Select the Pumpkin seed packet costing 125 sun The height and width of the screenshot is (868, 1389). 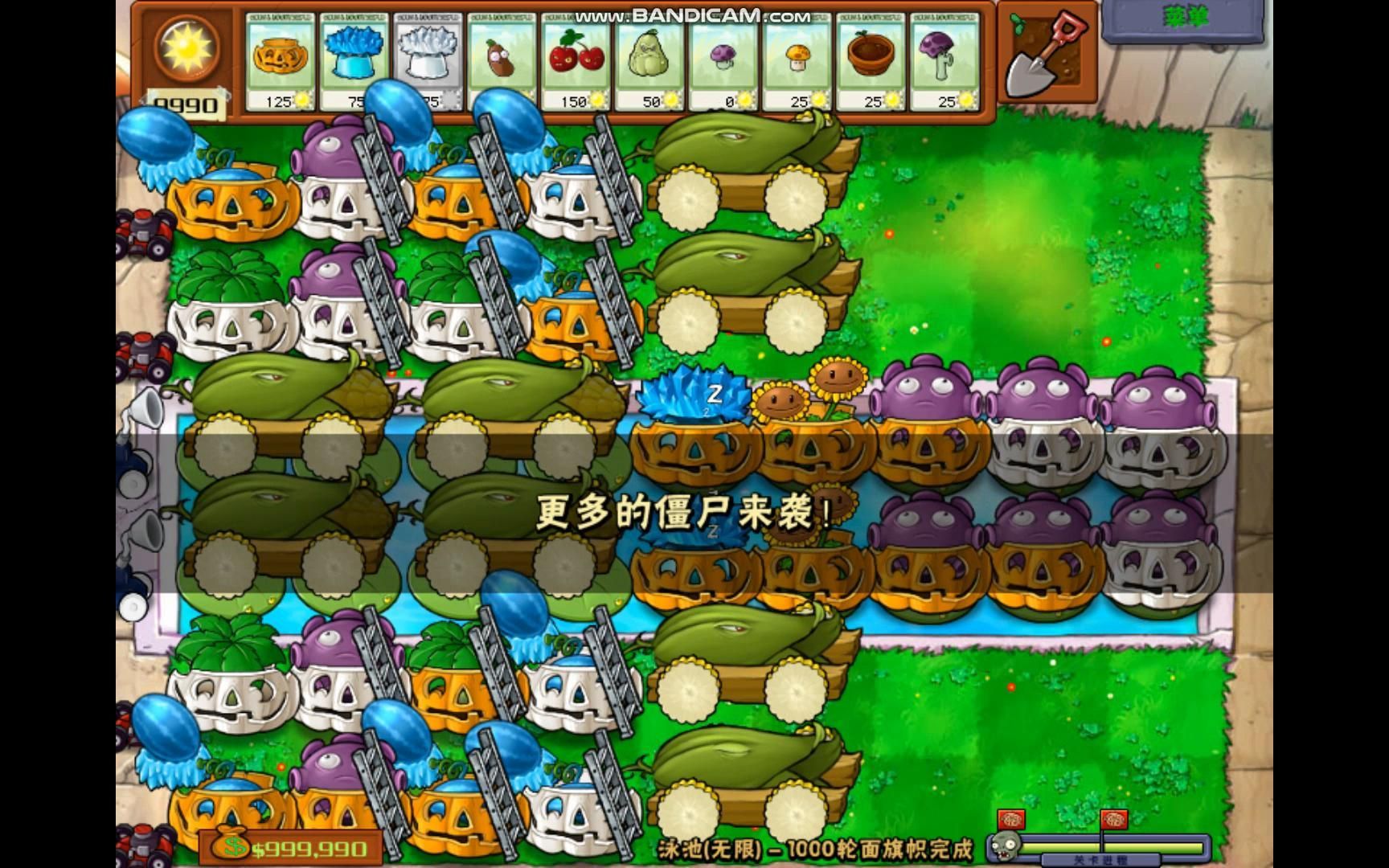[281, 60]
